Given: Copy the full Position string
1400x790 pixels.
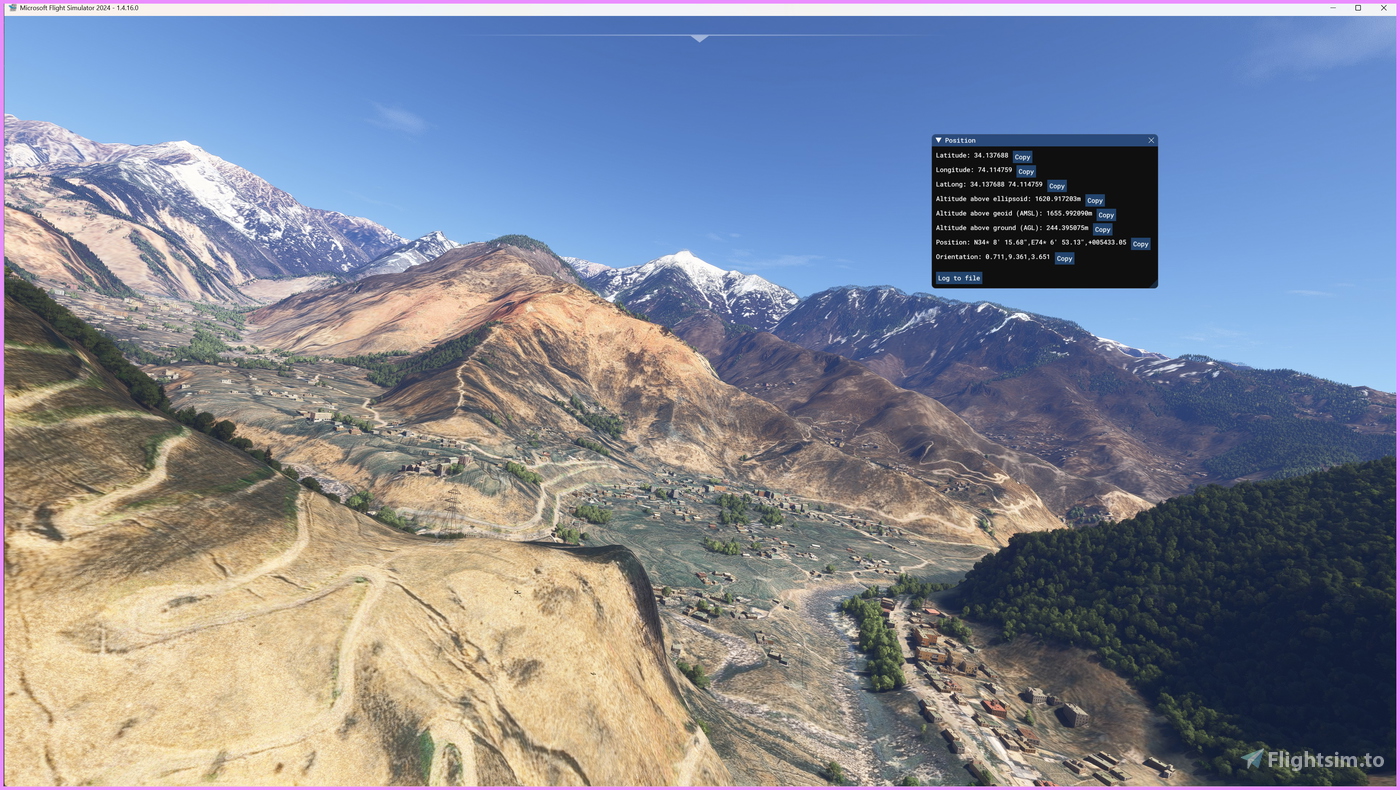Looking at the screenshot, I should tap(1140, 242).
